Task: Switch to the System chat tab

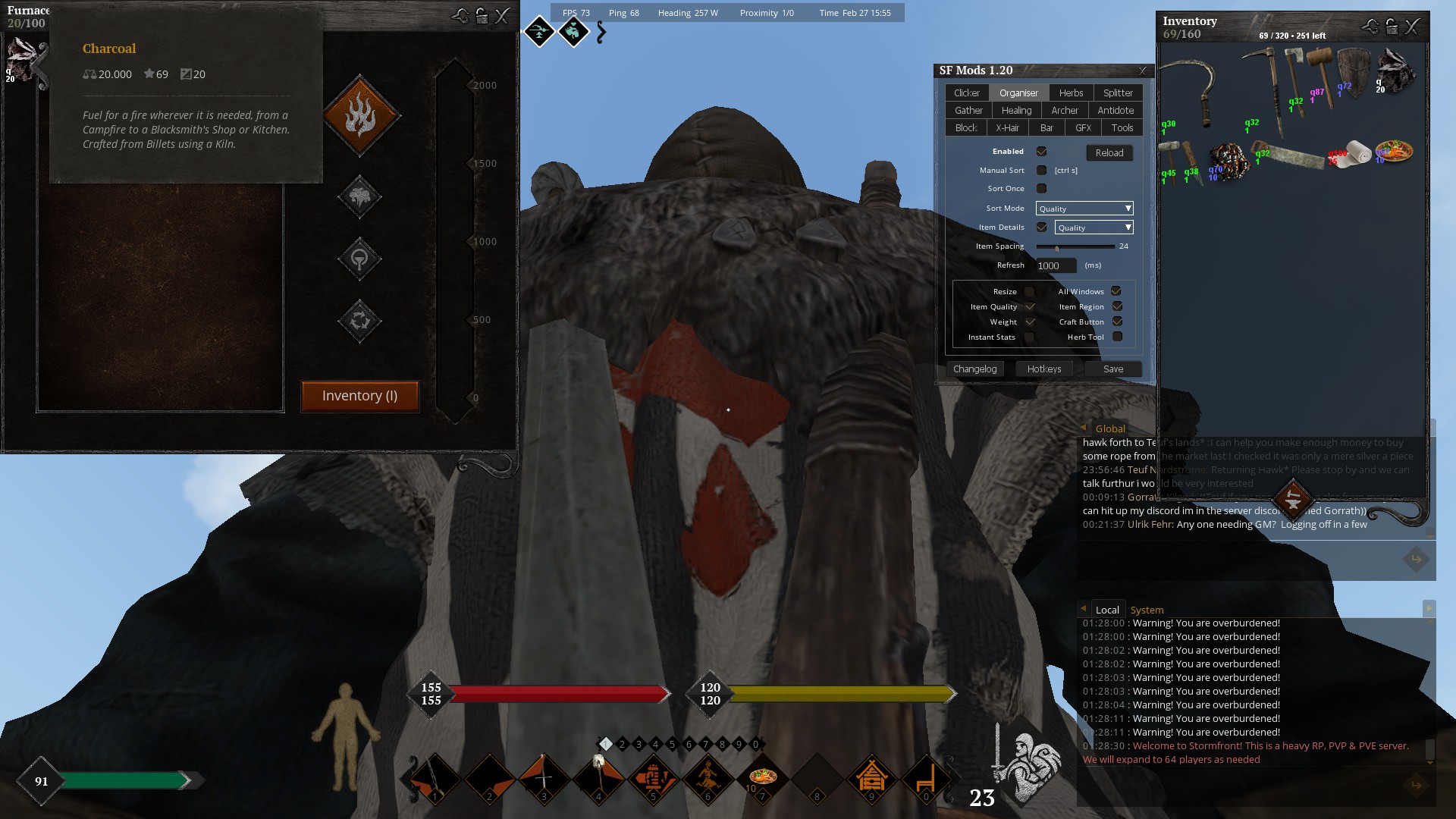Action: [x=1147, y=610]
